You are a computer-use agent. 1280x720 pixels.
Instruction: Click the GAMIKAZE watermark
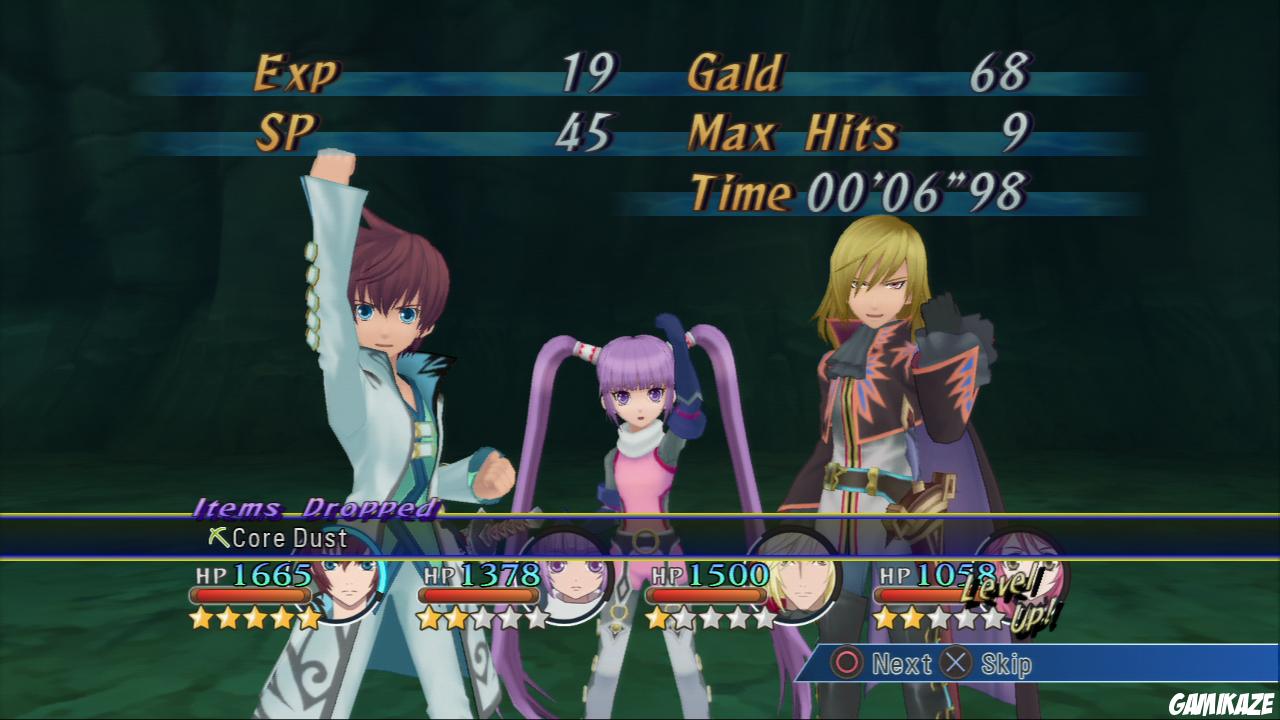click(1220, 703)
